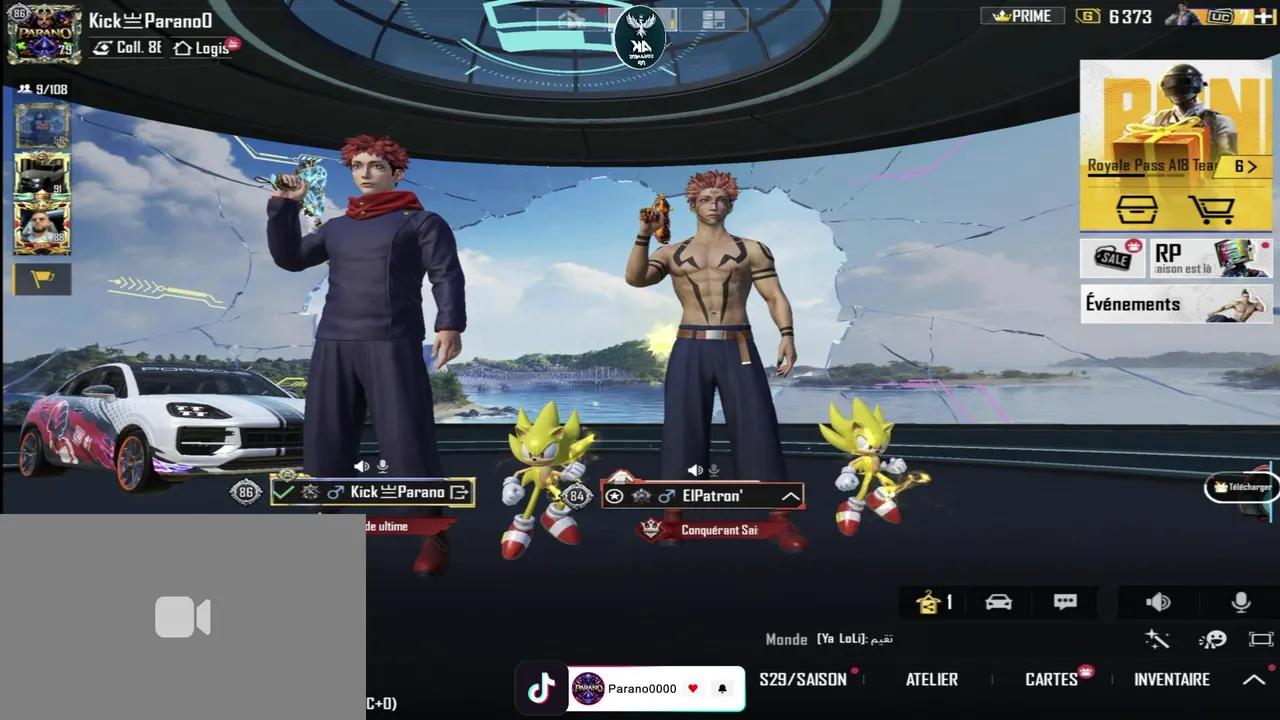Toggle ElPatron's voice audio icon
The width and height of the screenshot is (1280, 720).
tap(694, 469)
